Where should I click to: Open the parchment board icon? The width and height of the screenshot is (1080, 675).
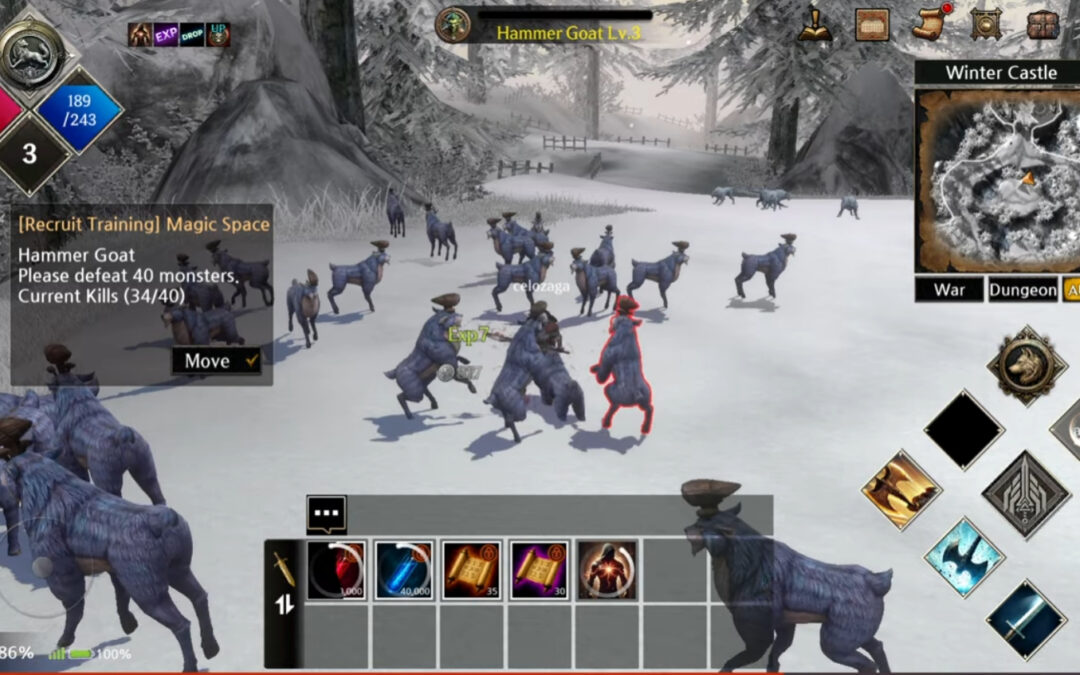tap(872, 24)
